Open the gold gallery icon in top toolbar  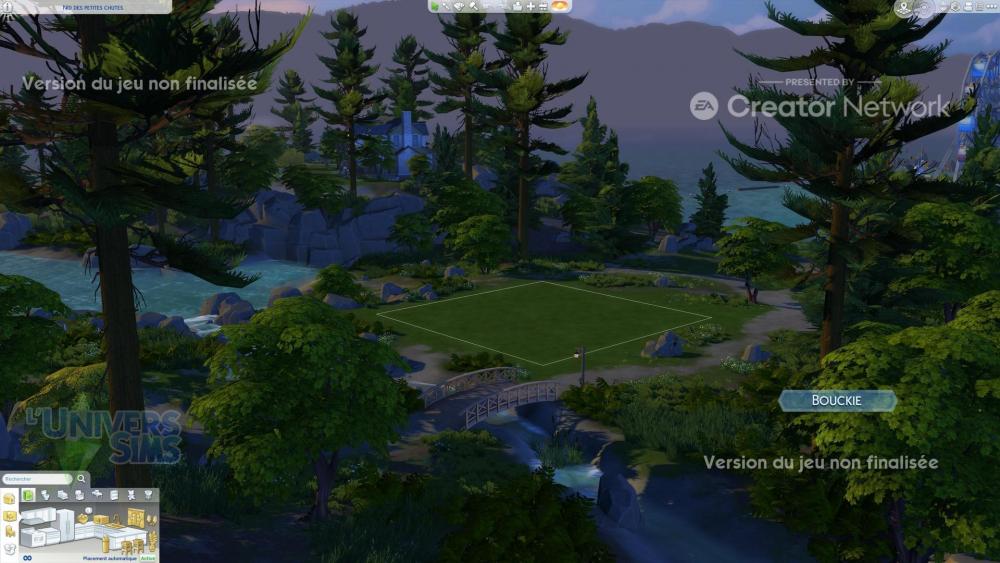pyautogui.click(x=561, y=6)
